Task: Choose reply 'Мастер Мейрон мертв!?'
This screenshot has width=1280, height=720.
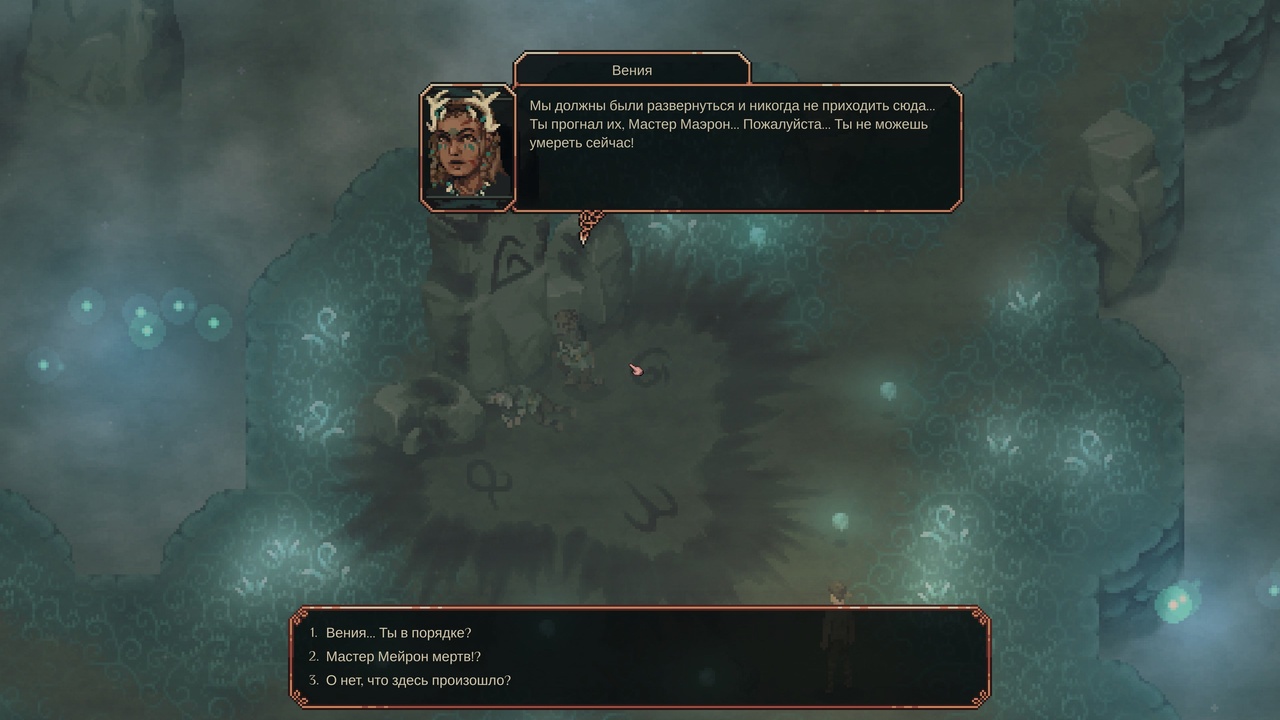Action: coord(402,656)
